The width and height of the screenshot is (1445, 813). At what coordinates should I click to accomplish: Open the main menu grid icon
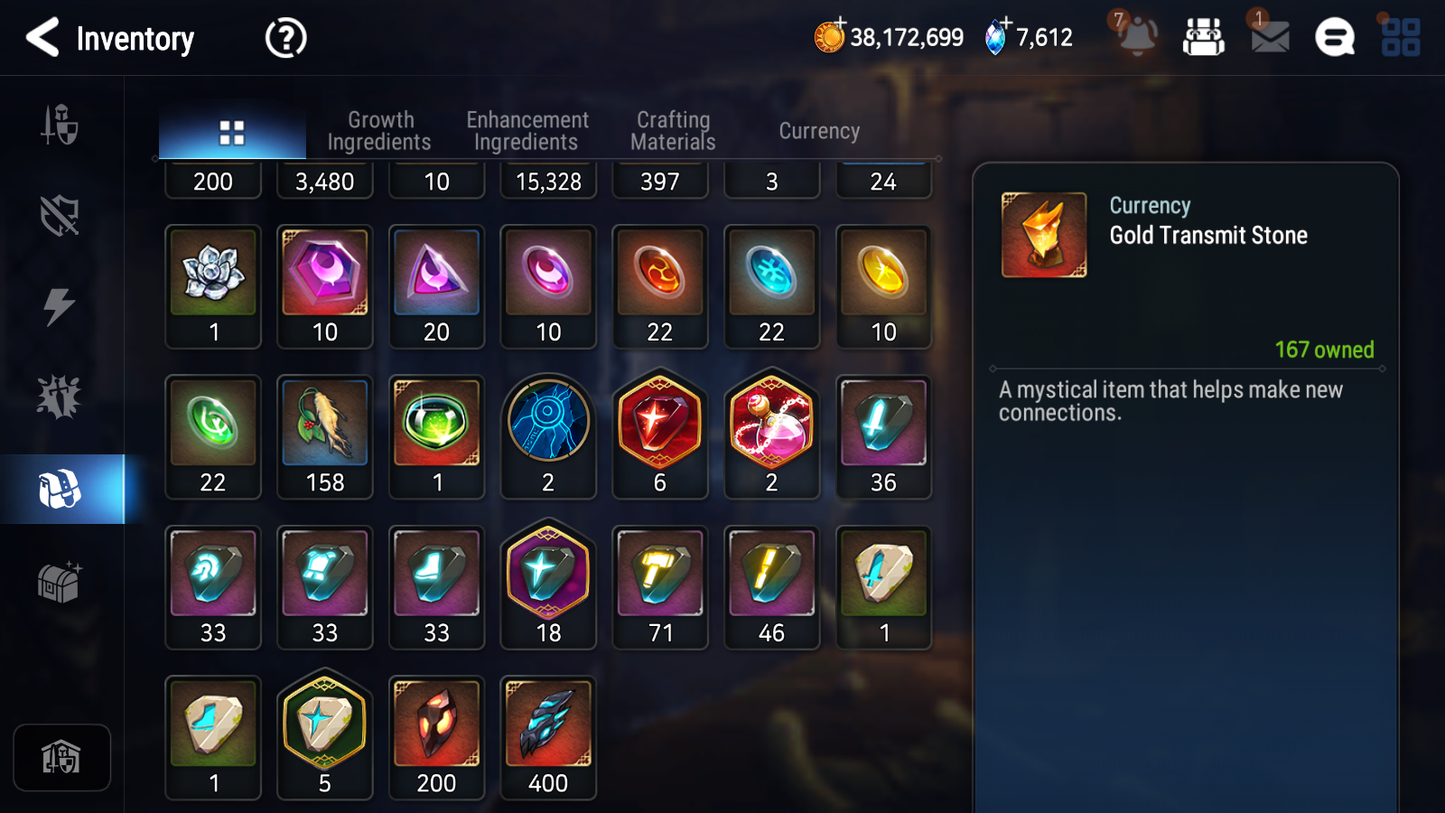coord(1399,37)
